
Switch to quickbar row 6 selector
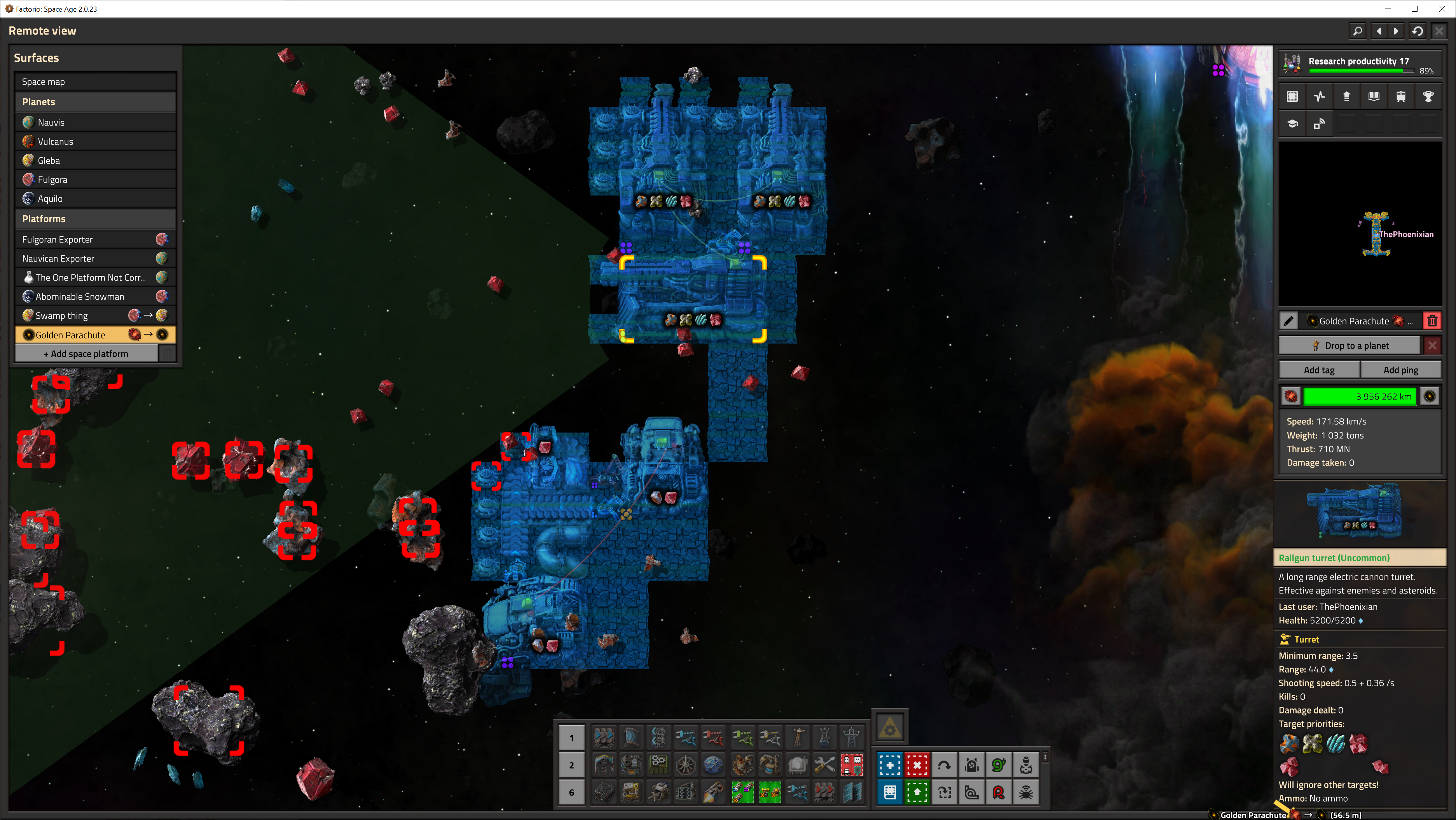click(x=571, y=792)
